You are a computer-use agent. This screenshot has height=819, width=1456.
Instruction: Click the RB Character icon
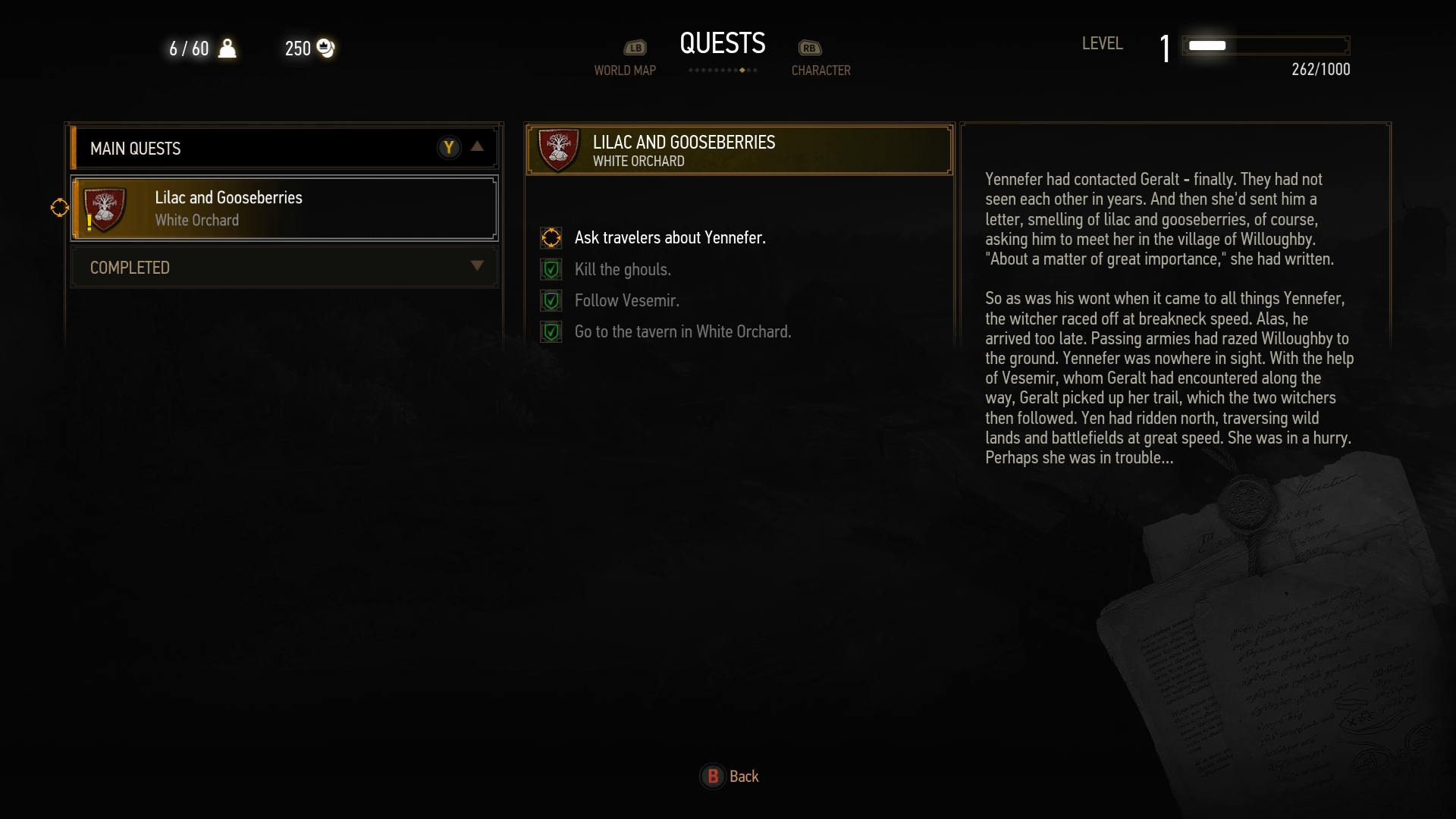coord(808,47)
